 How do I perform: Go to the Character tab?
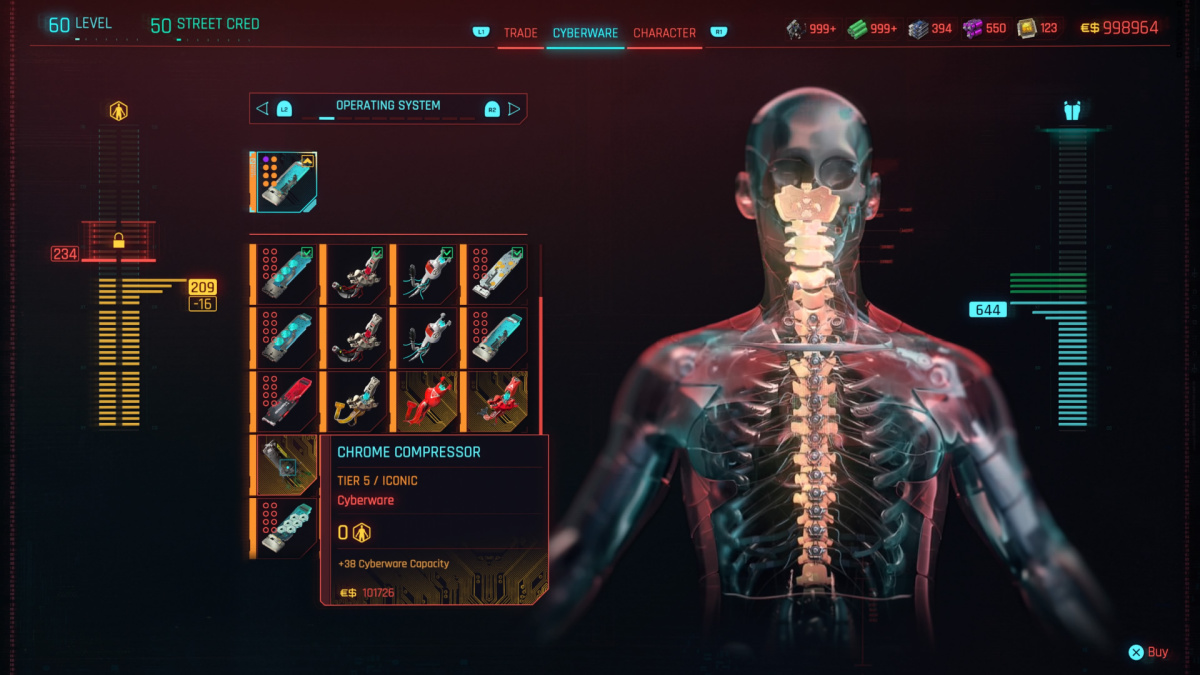(664, 33)
